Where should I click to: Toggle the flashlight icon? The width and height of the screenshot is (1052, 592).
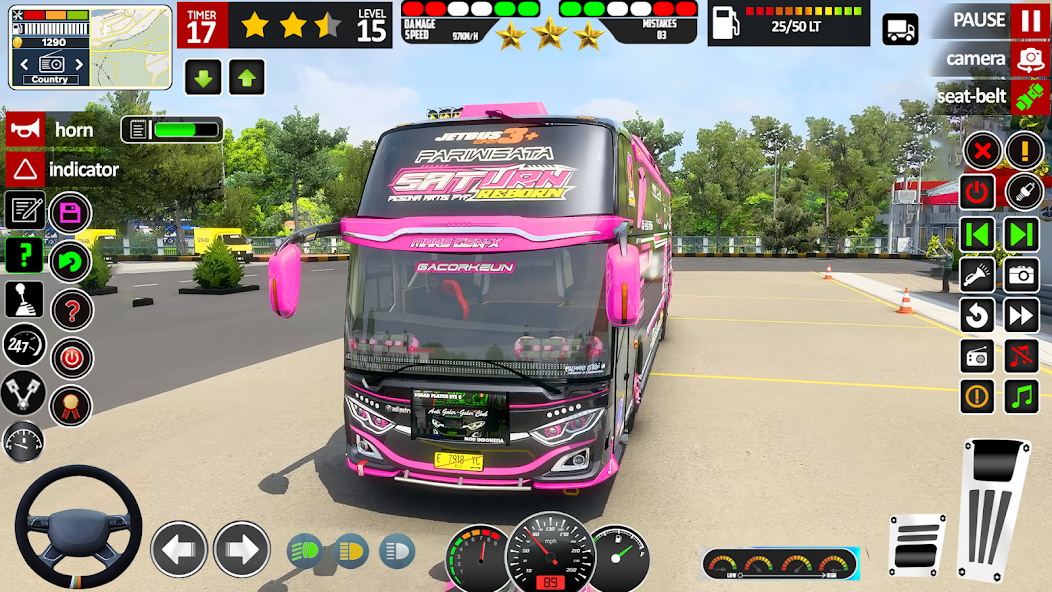(977, 274)
